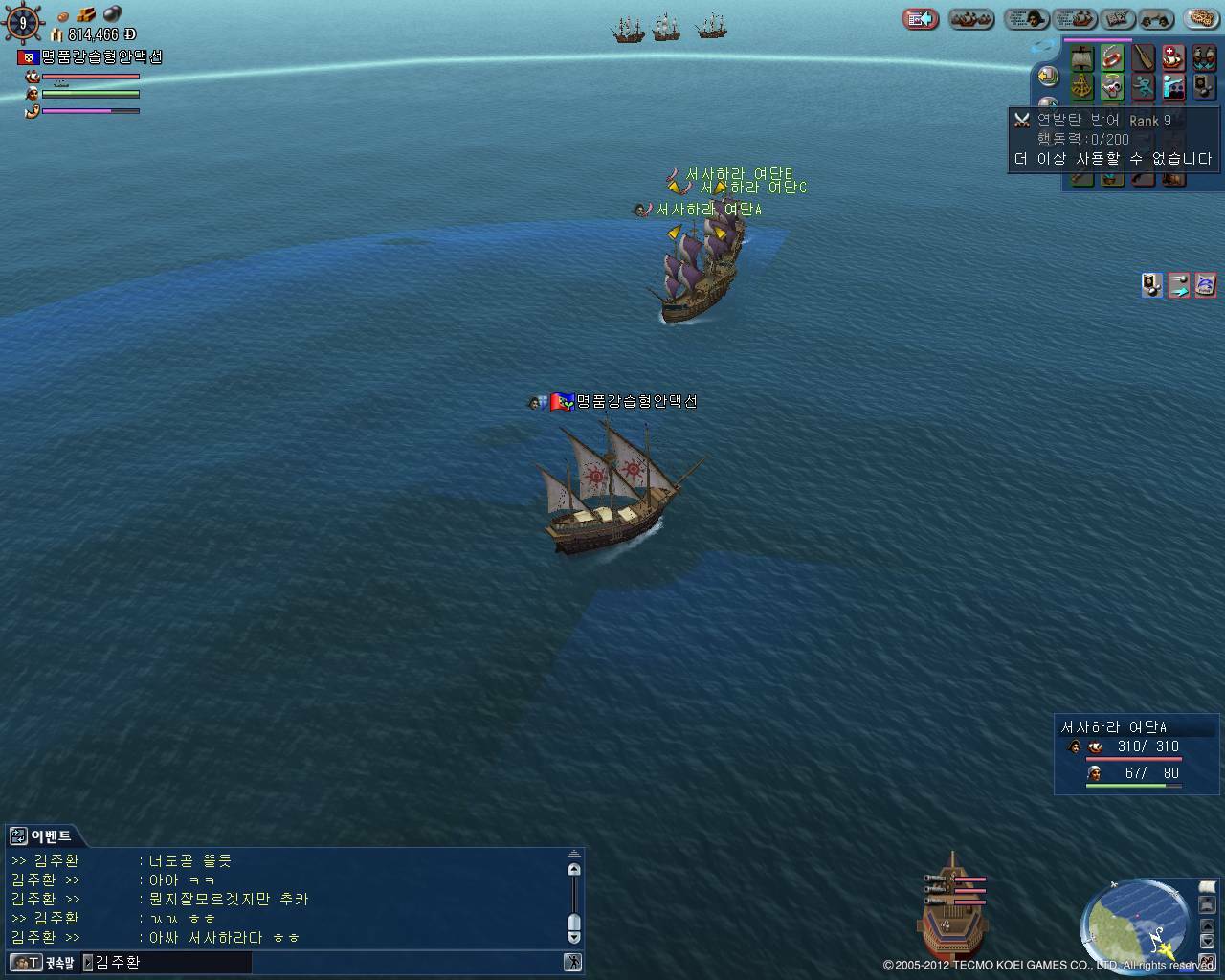Activate the running figure evasion skill
This screenshot has width=1225, height=980.
1143,88
